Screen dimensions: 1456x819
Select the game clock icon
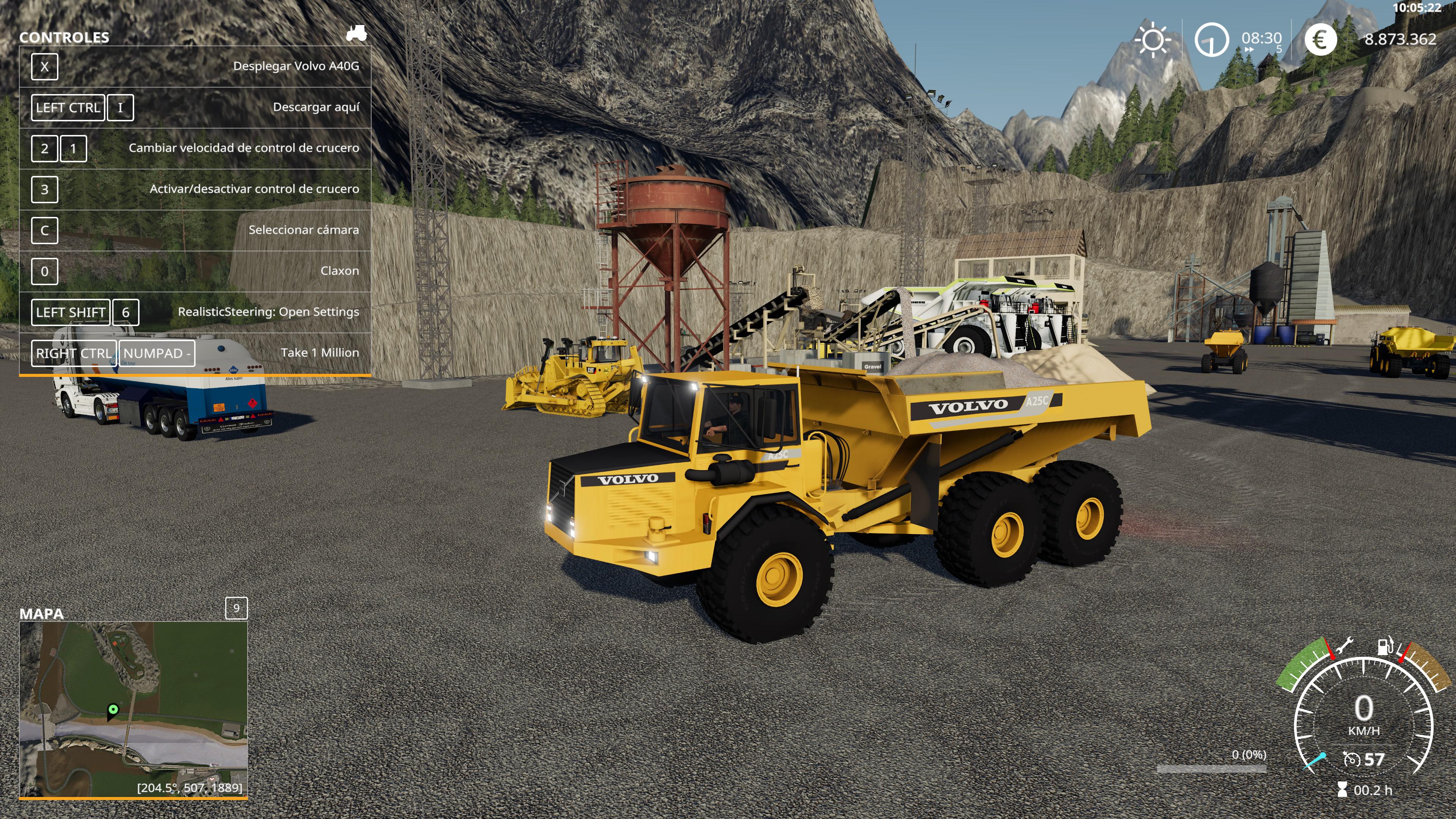(x=1211, y=40)
